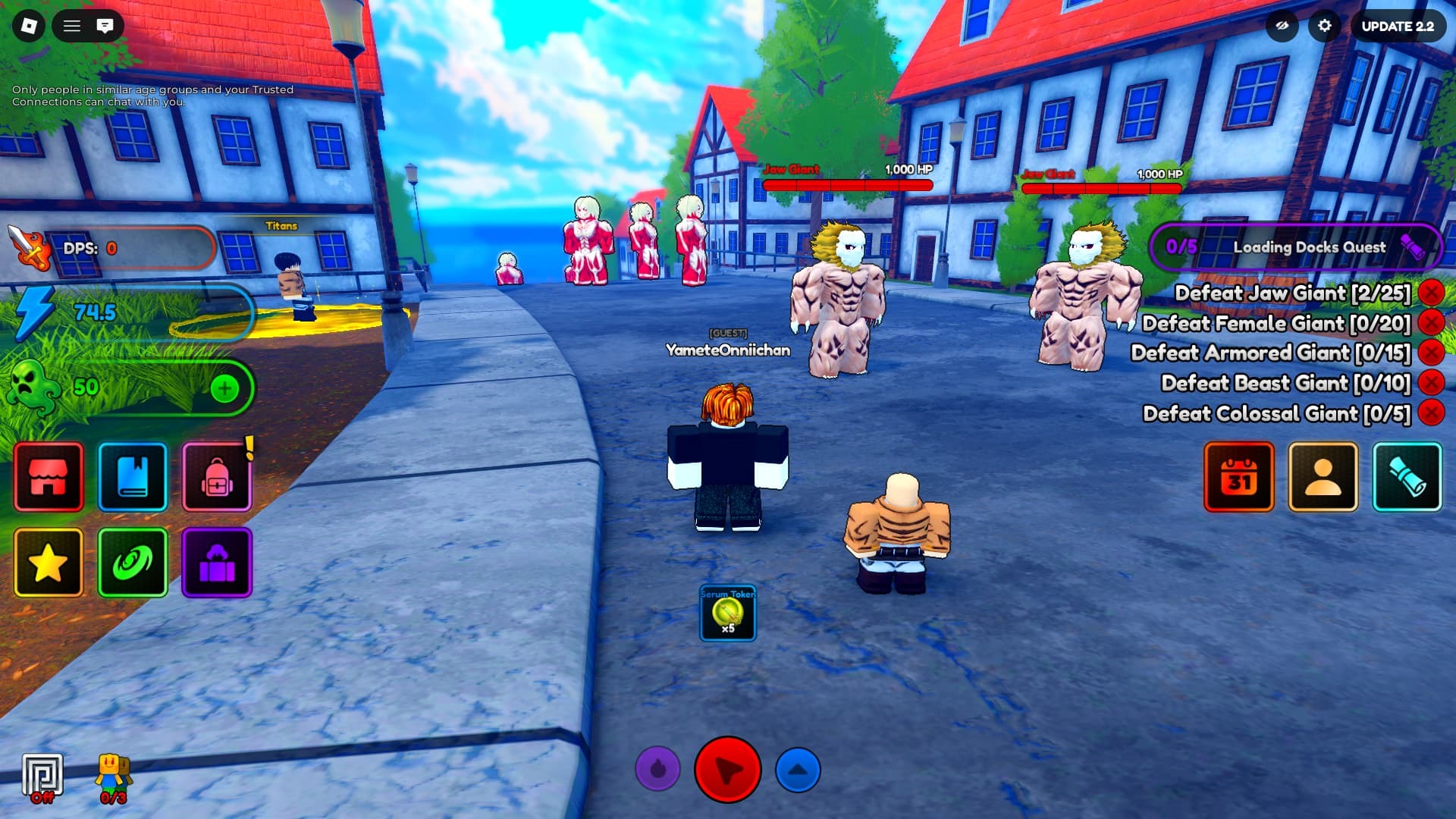Open the green swirl menu
The image size is (1456, 819).
(133, 562)
